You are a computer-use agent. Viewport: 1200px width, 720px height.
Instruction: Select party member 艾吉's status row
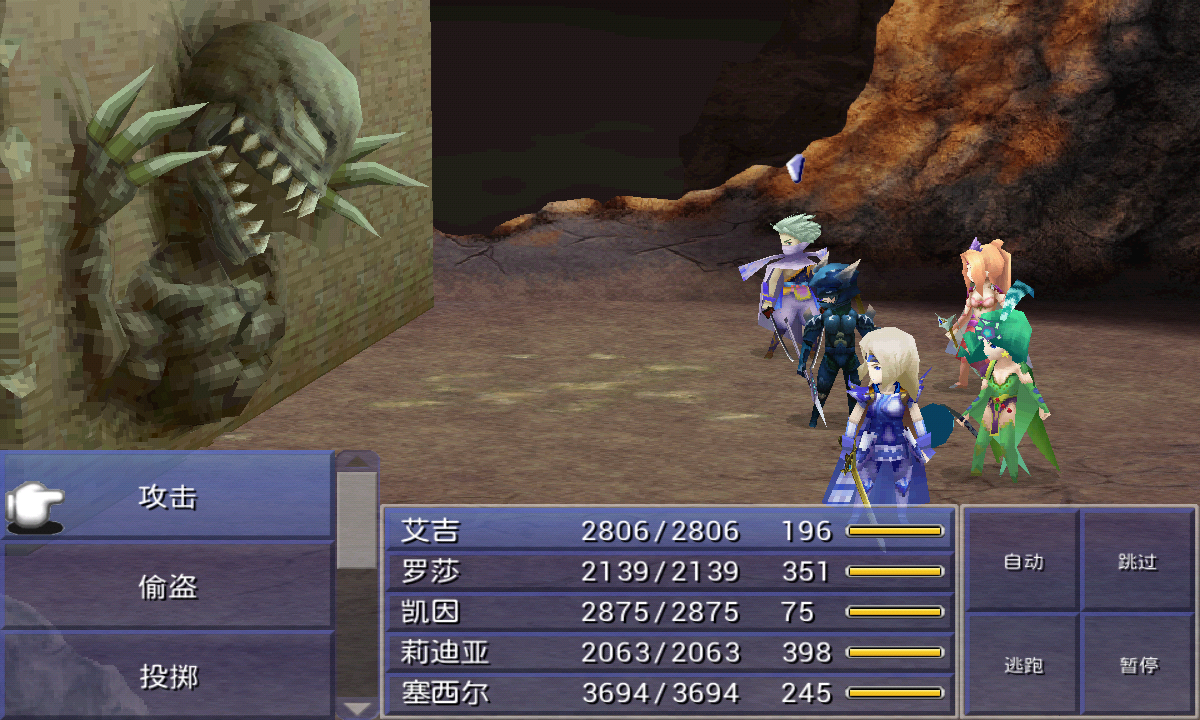(668, 530)
